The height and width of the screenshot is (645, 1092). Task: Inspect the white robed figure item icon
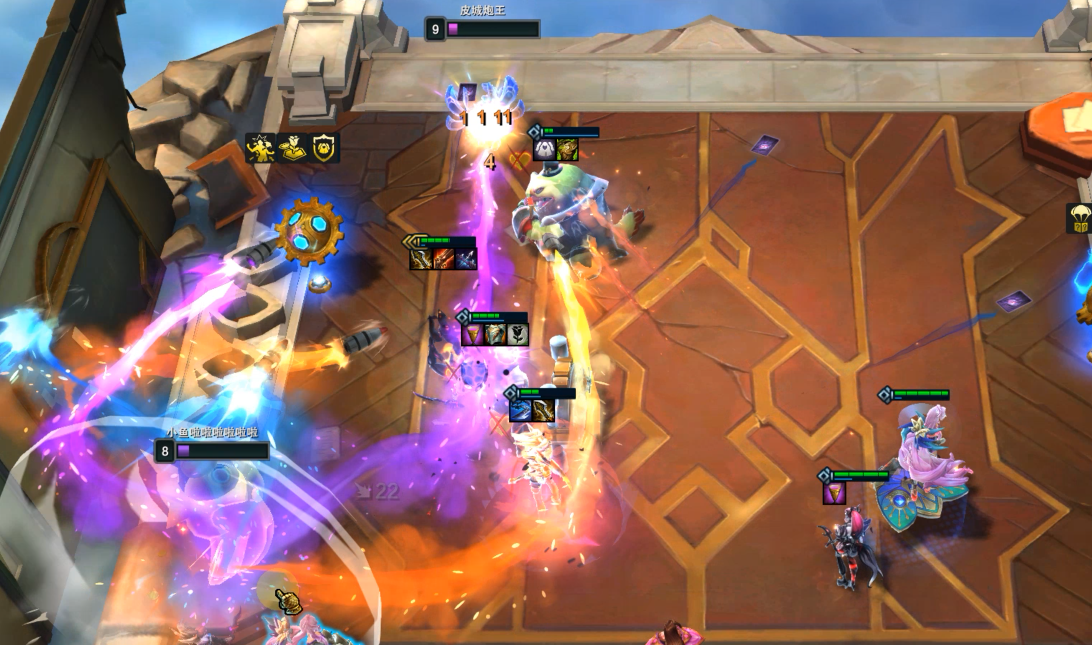[544, 150]
